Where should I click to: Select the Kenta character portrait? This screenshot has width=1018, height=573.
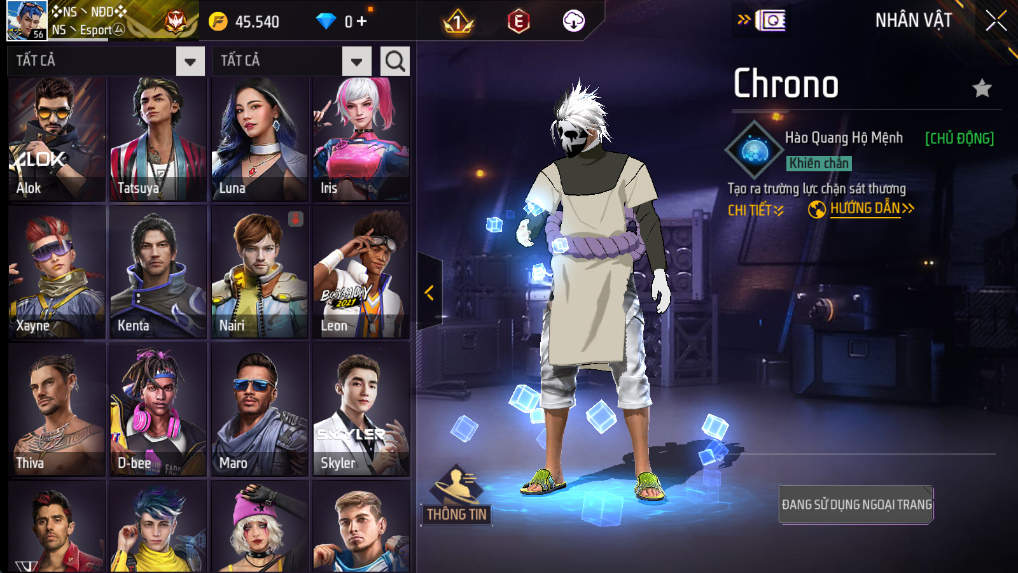point(158,273)
